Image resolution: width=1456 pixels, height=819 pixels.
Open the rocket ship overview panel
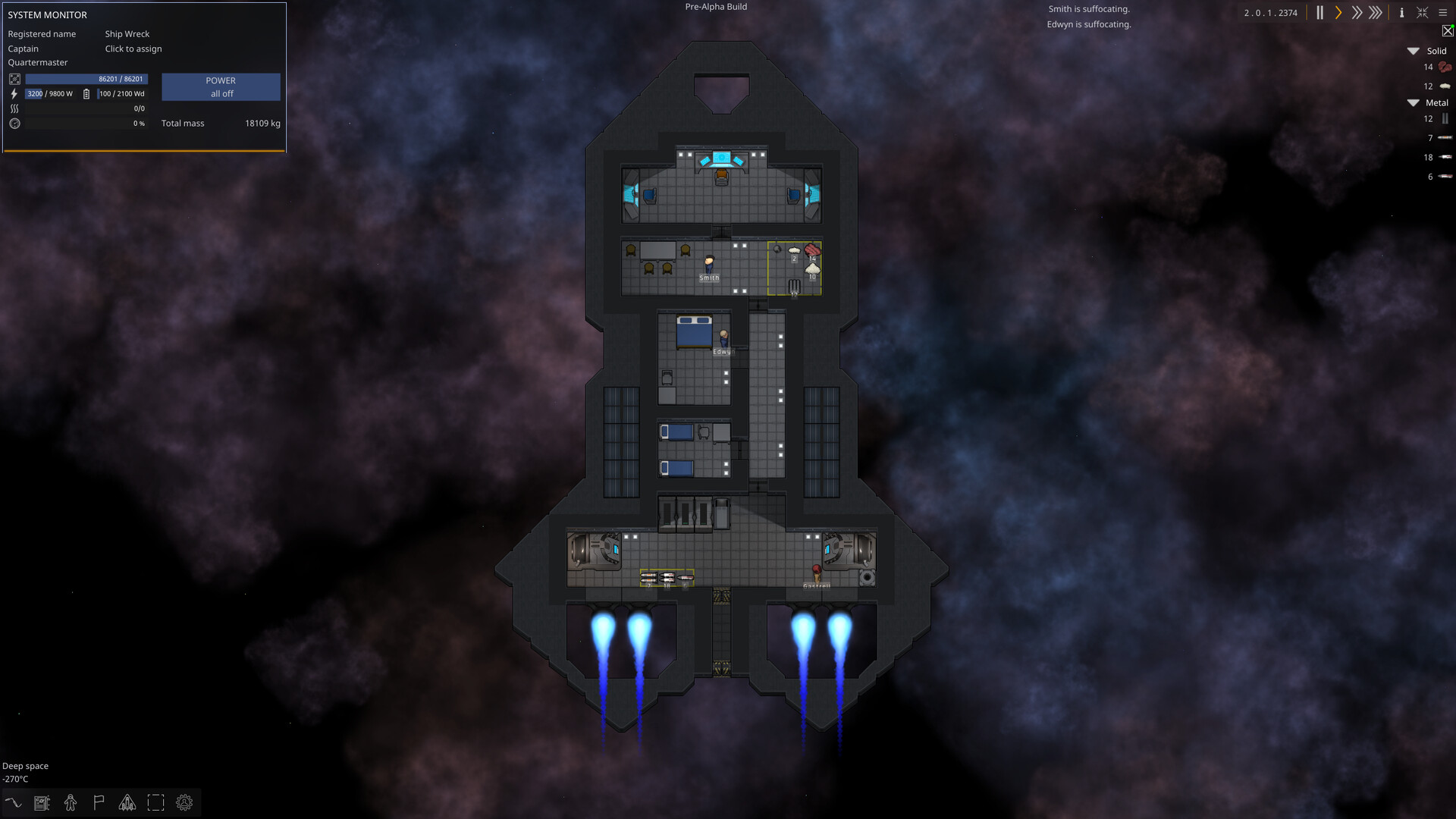(127, 802)
